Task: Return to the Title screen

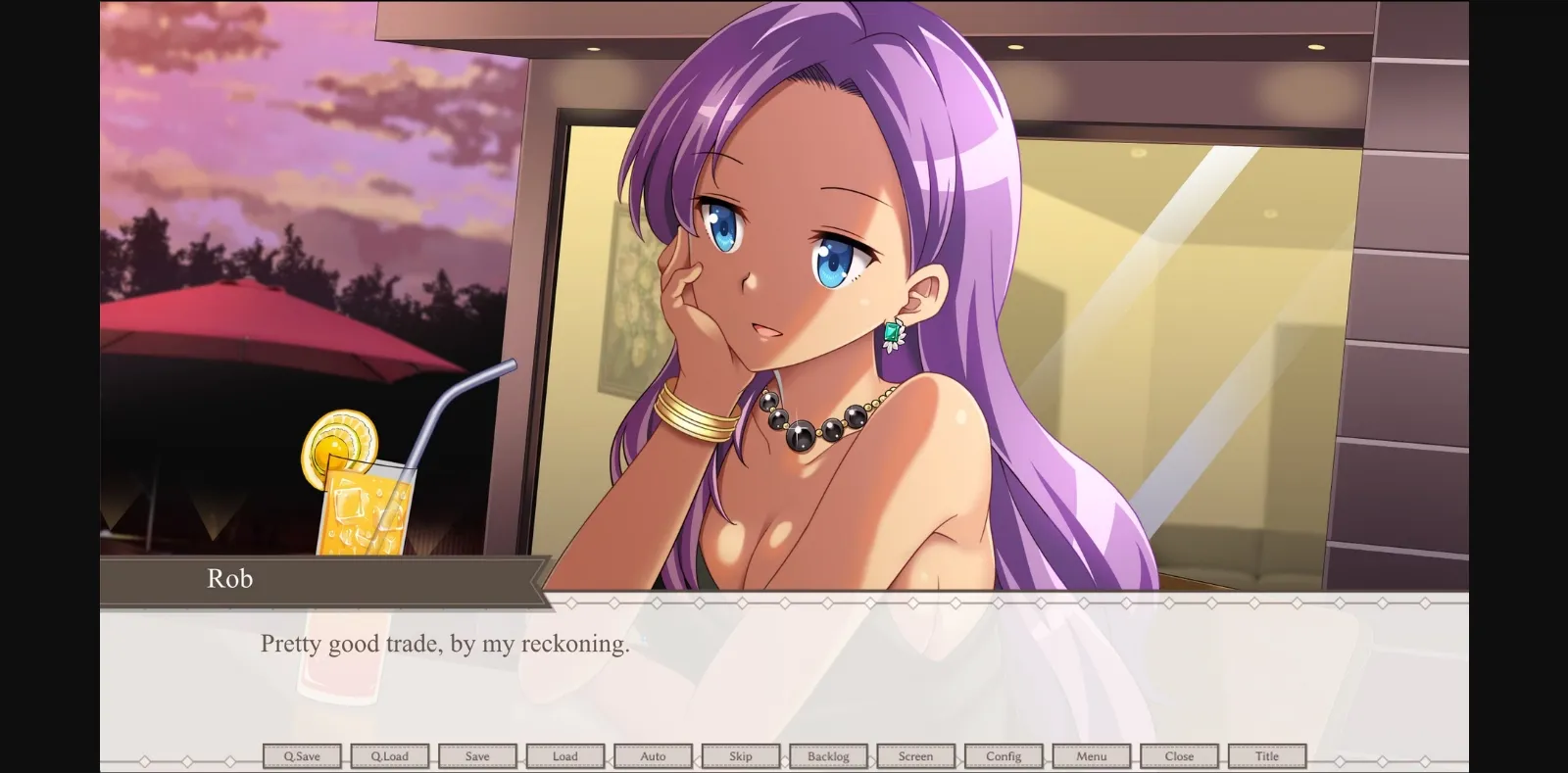Action: click(x=1267, y=755)
